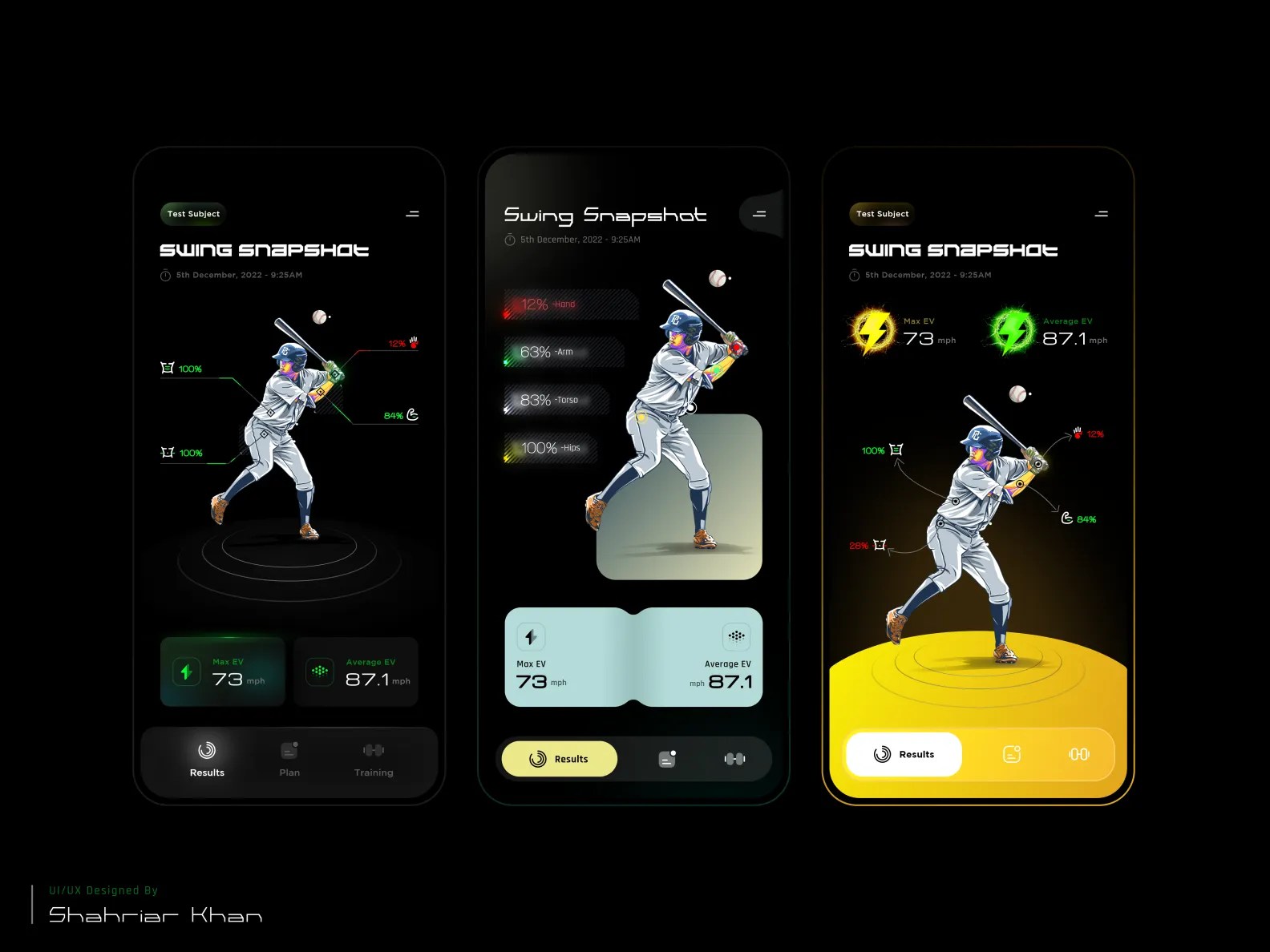Click the timer icon beside the date stamp
1270x952 pixels.
click(x=166, y=275)
